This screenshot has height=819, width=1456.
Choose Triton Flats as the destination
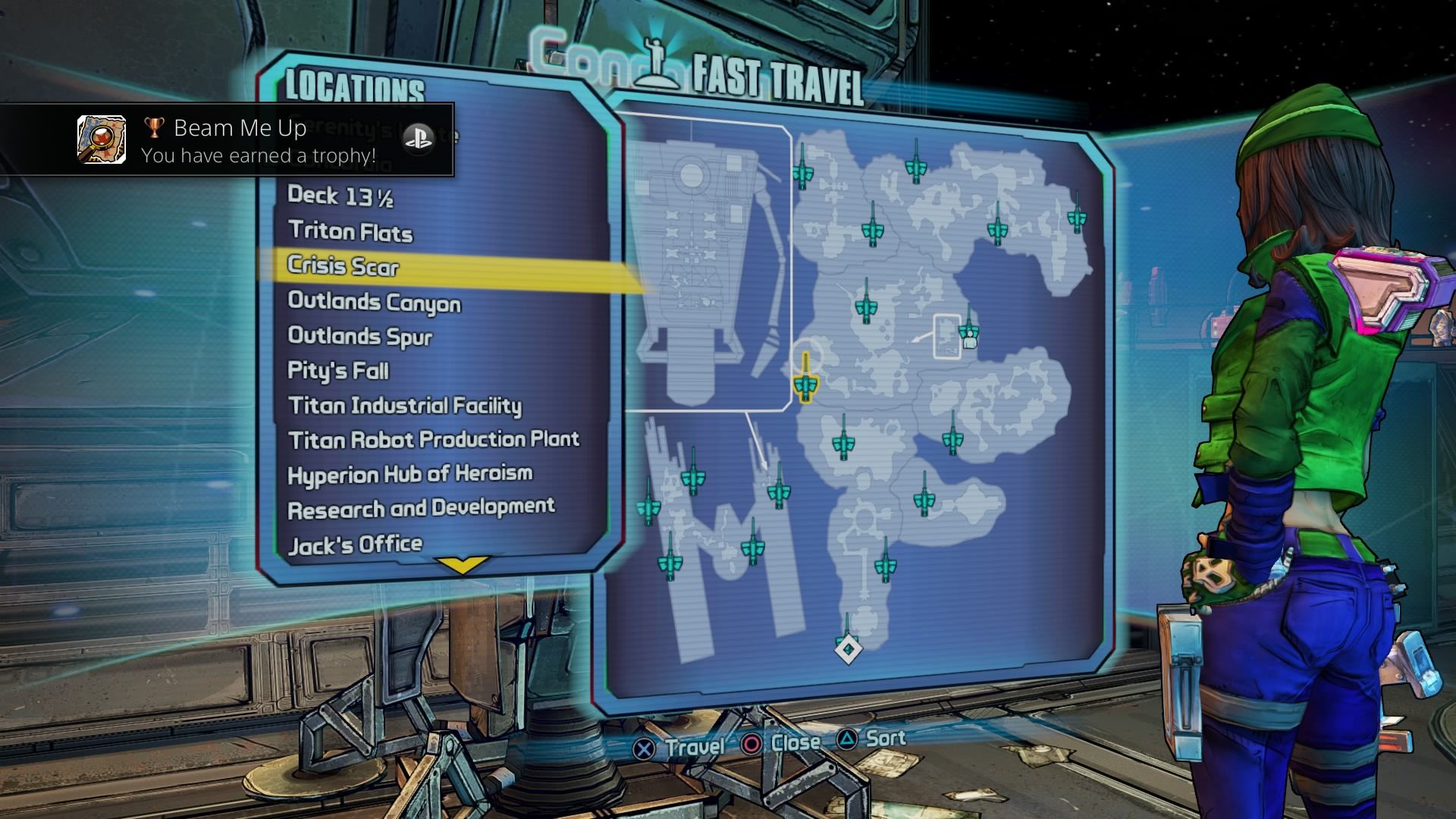point(350,231)
